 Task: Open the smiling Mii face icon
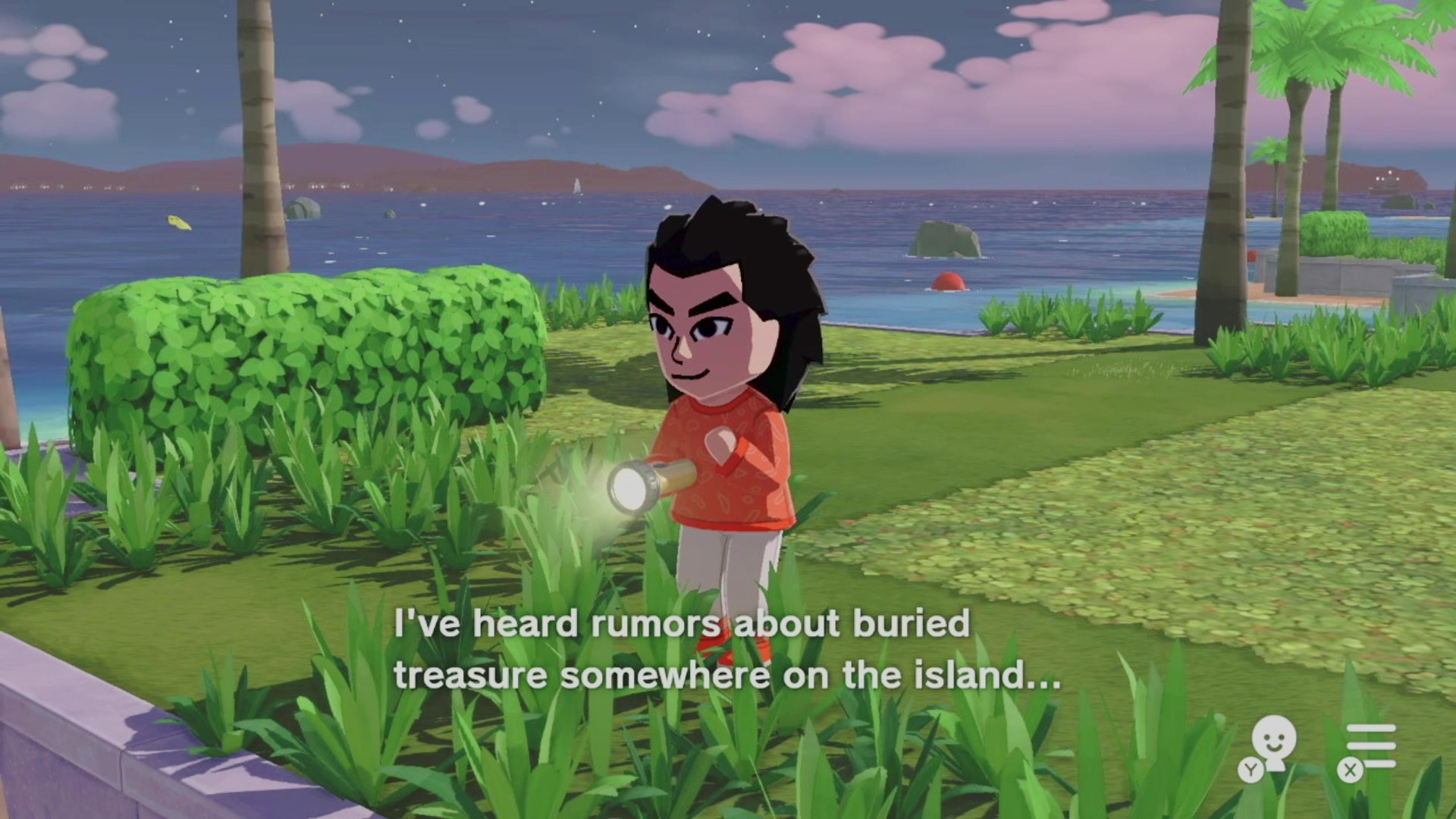[1272, 743]
